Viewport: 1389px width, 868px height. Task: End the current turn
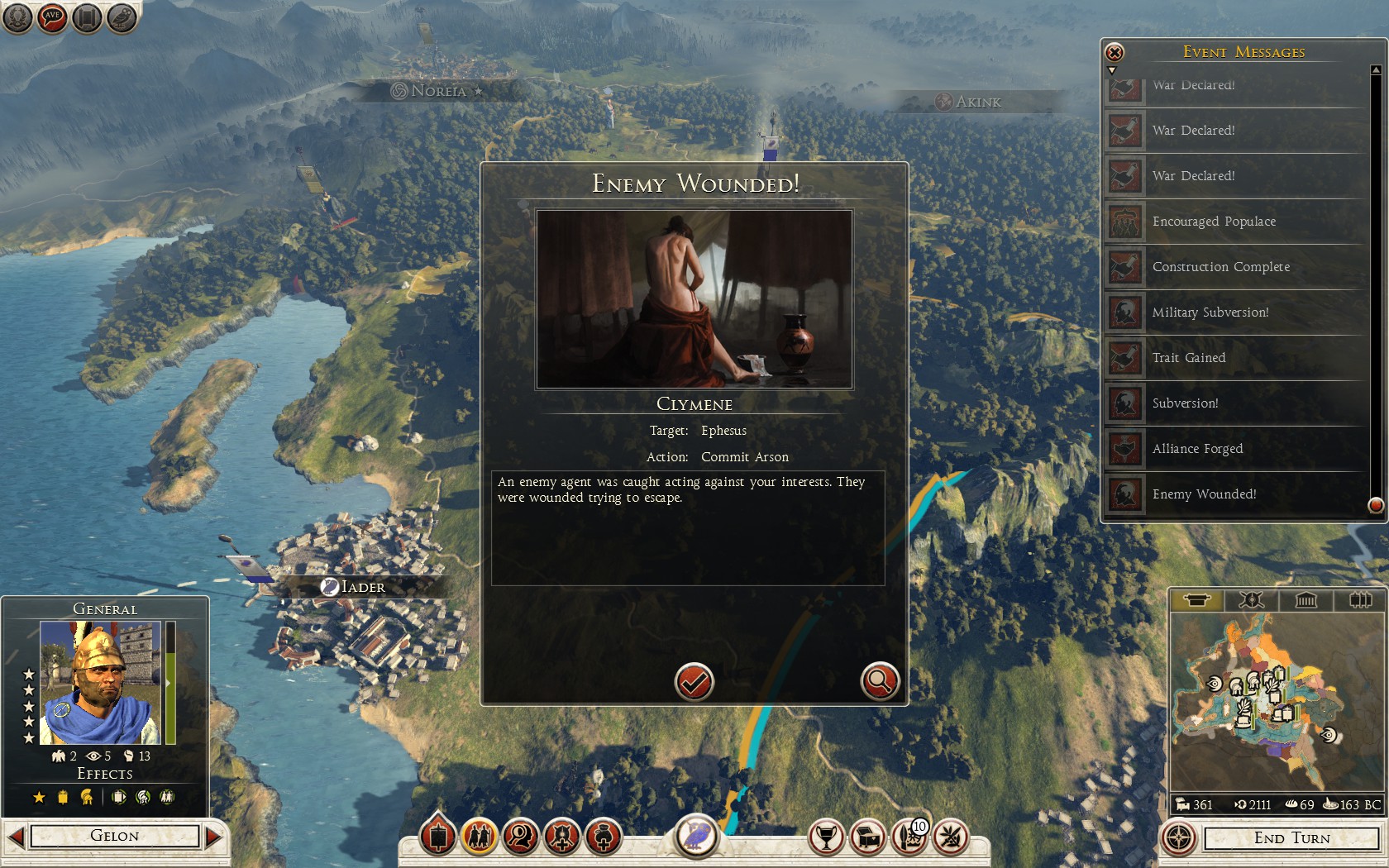1291,838
